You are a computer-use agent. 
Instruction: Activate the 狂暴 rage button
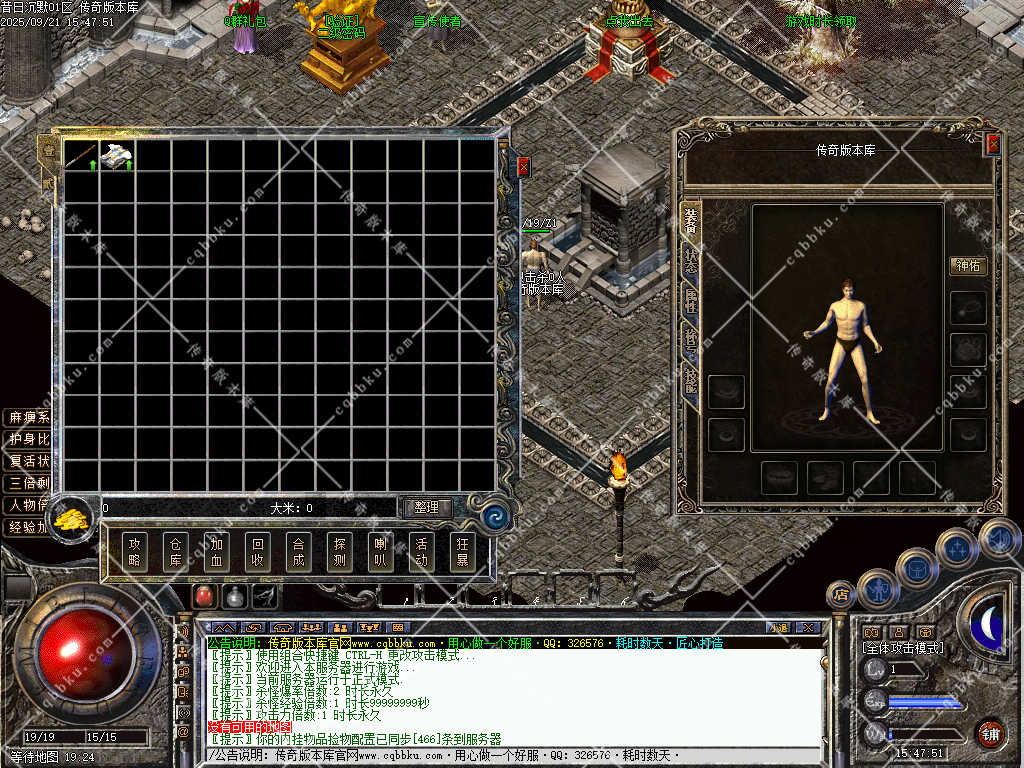click(462, 552)
